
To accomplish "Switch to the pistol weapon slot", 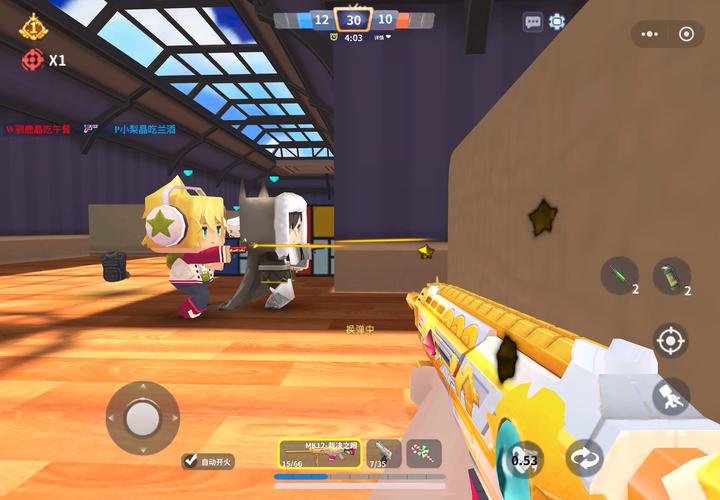I will (x=384, y=454).
